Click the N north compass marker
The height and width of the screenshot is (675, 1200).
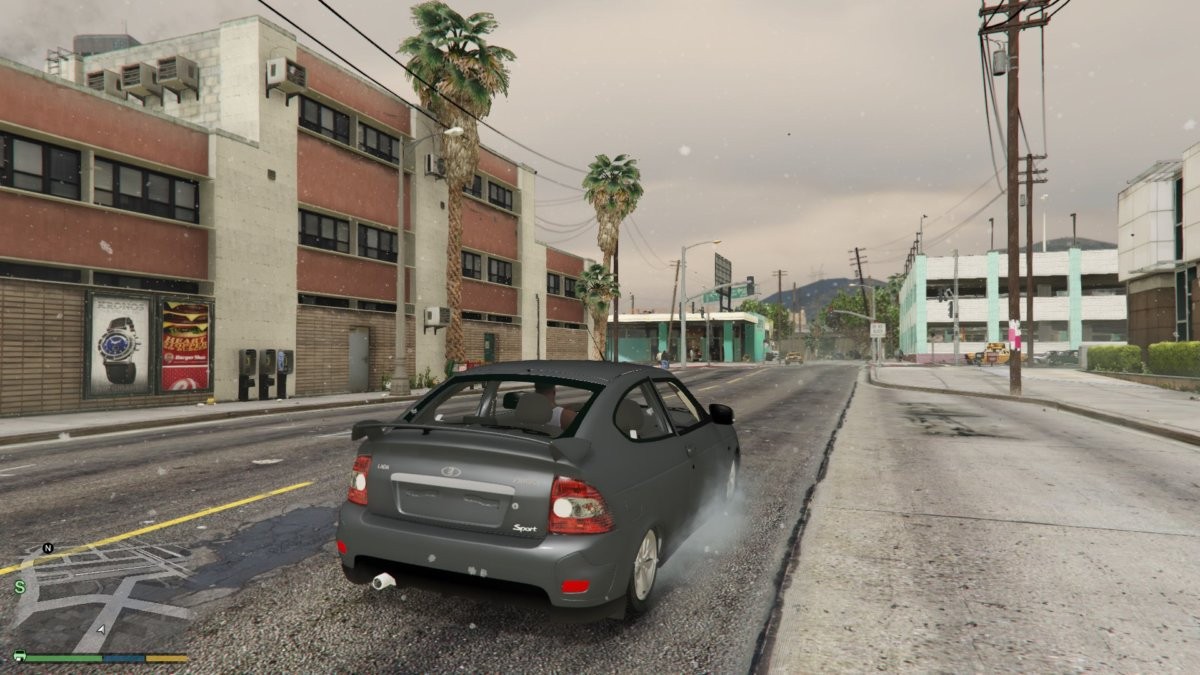47,548
